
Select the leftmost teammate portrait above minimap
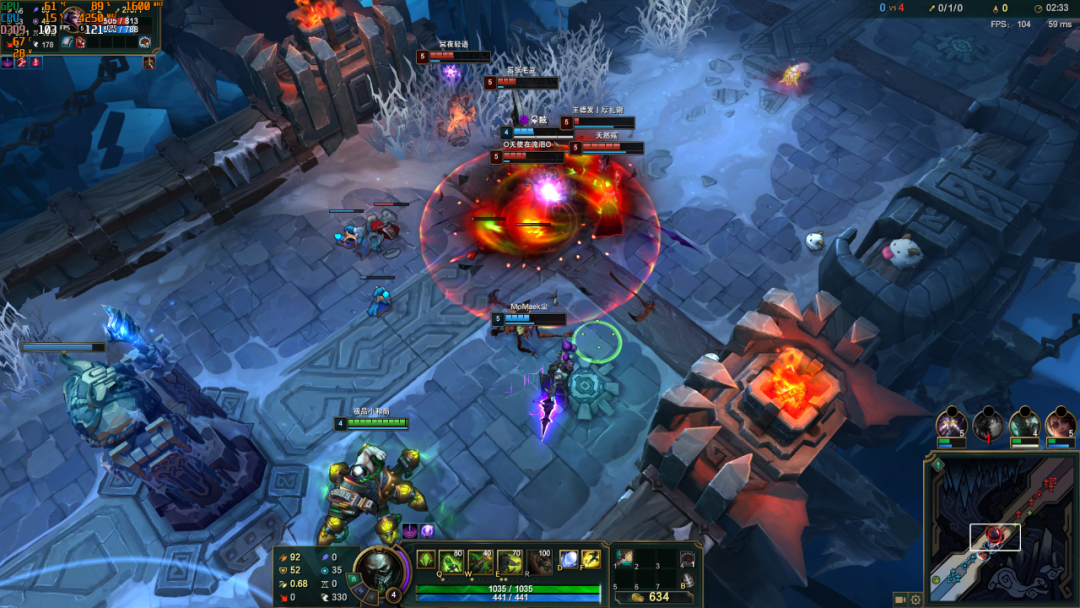click(951, 425)
